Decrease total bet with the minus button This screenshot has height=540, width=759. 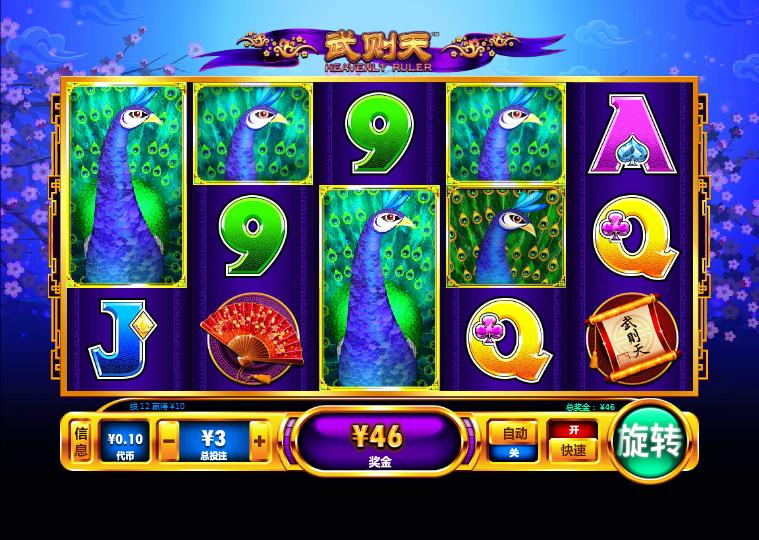point(170,440)
